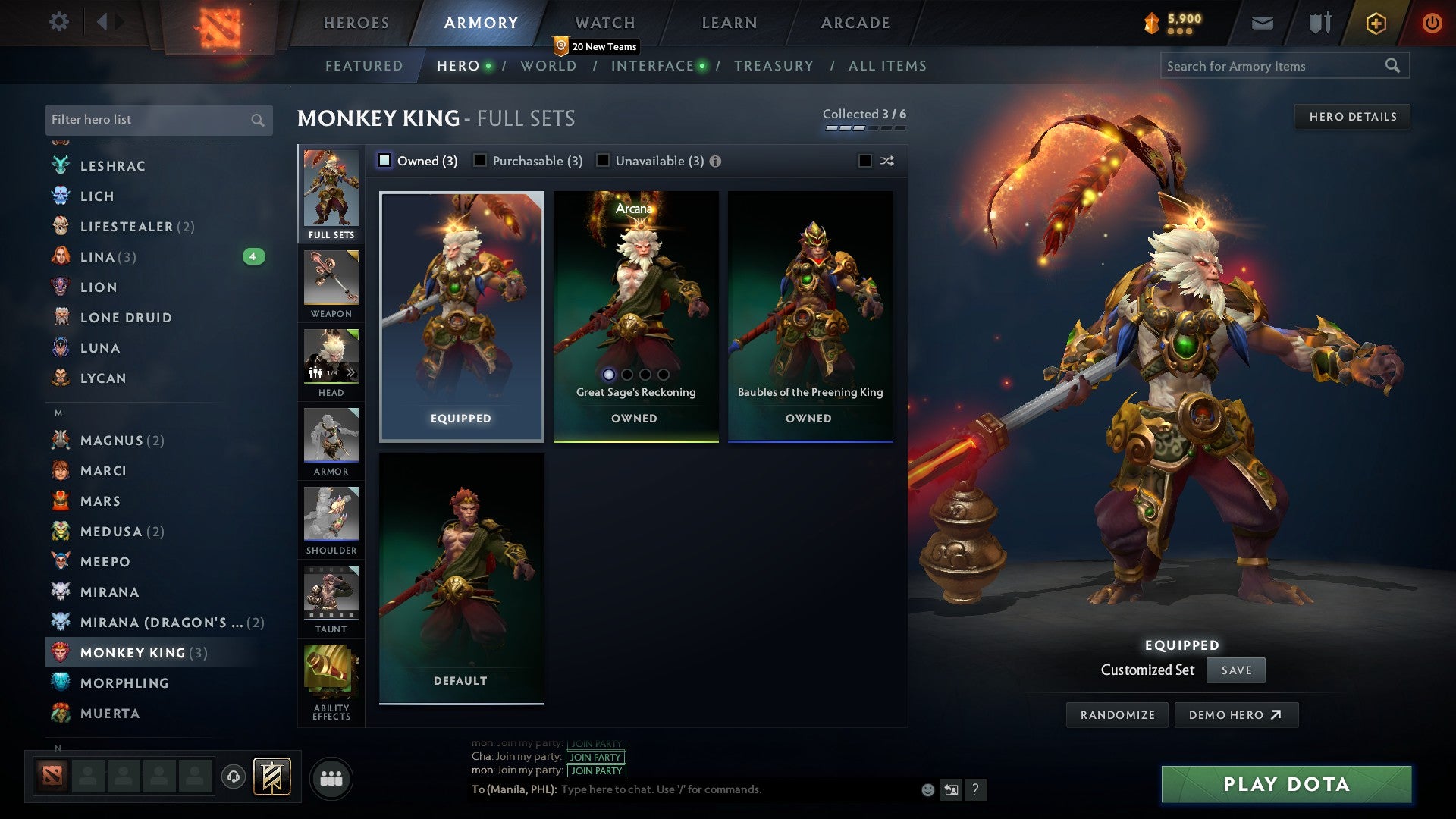This screenshot has height=819, width=1456.
Task: Enable the Purchasable (3) filter
Action: coord(480,161)
